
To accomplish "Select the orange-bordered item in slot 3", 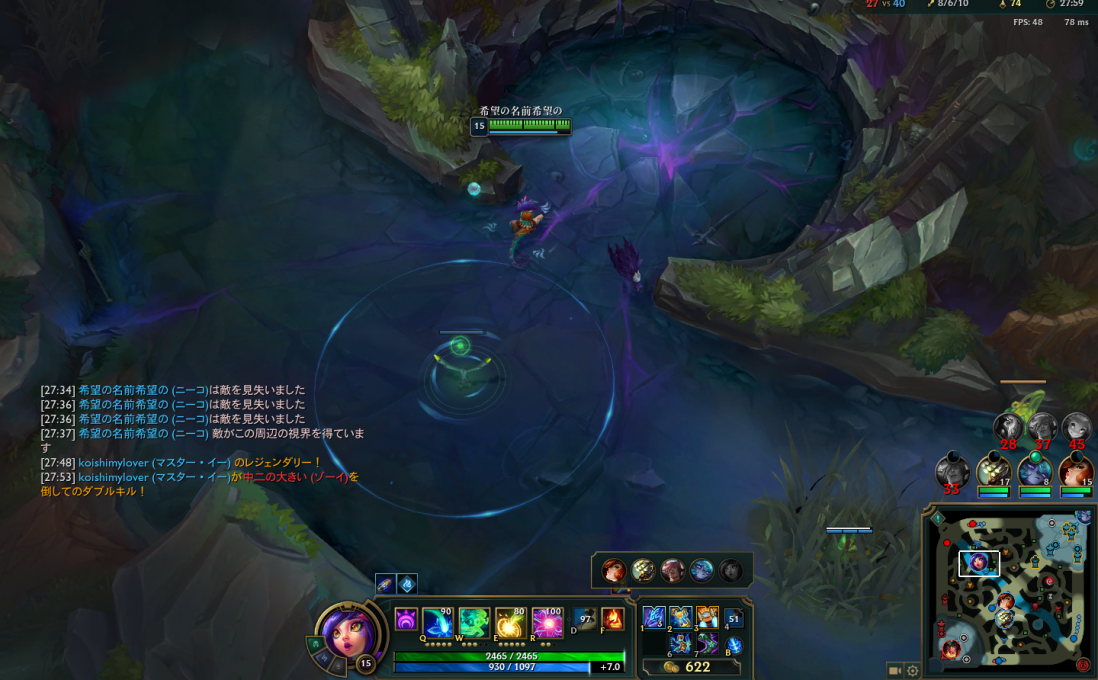I will (707, 618).
